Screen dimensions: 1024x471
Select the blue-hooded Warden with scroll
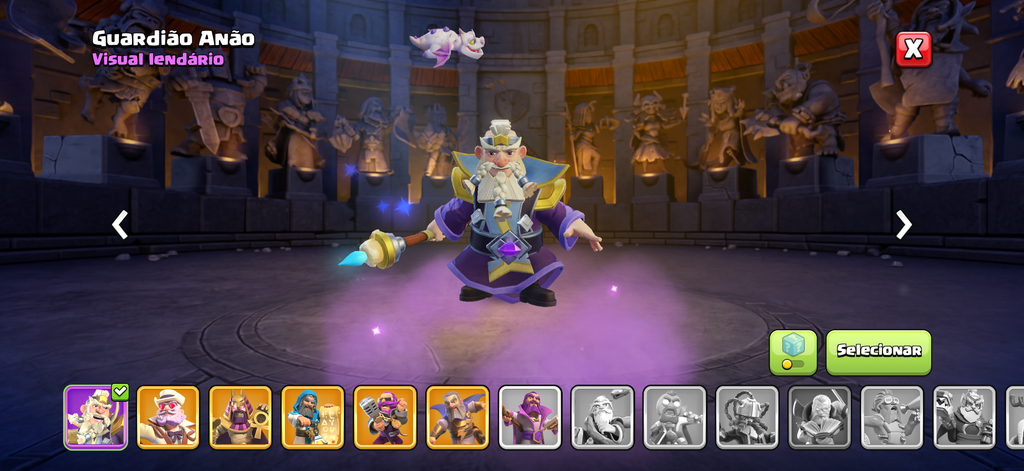(313, 417)
